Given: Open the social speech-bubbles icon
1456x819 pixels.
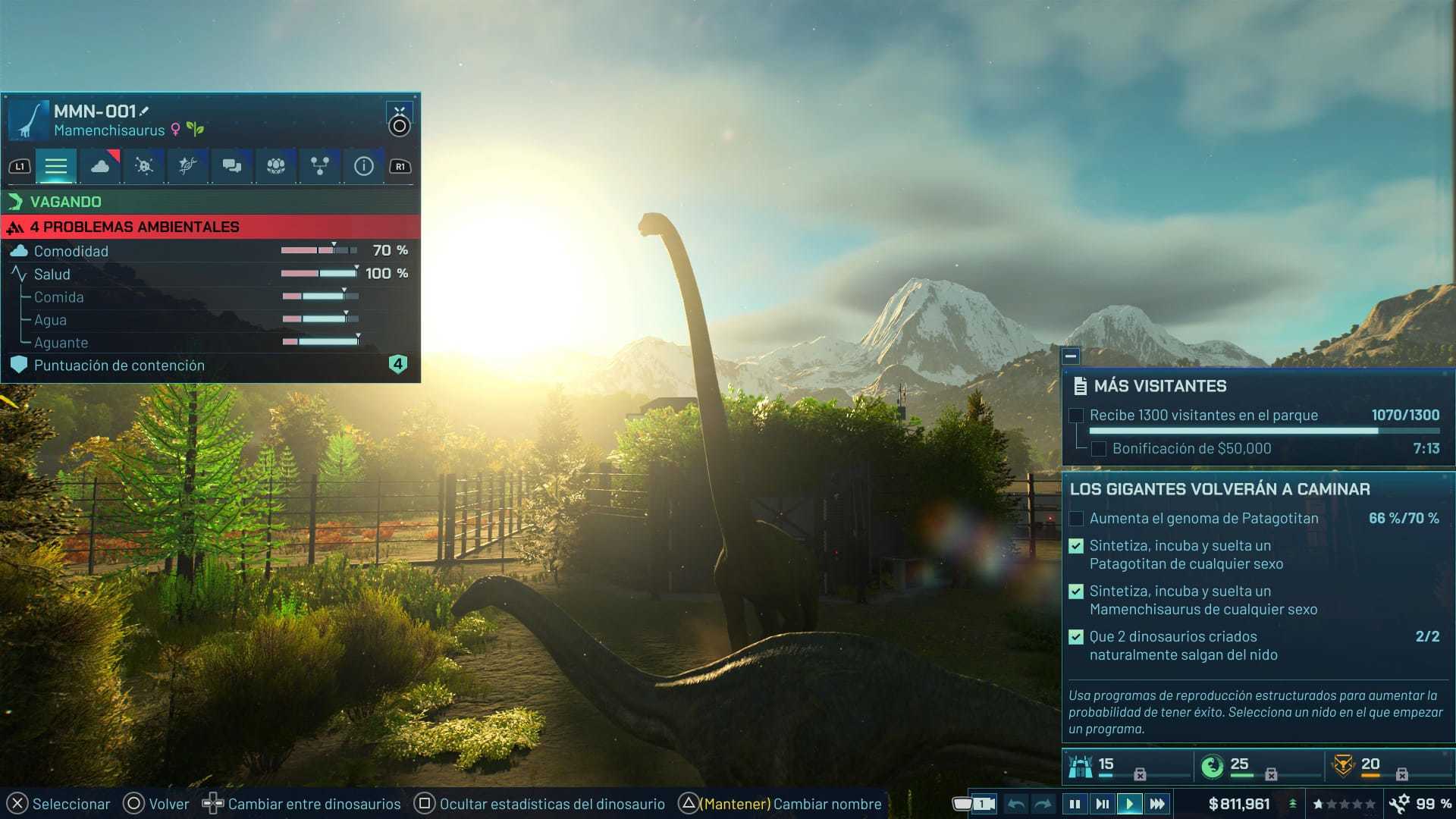Looking at the screenshot, I should click(231, 165).
